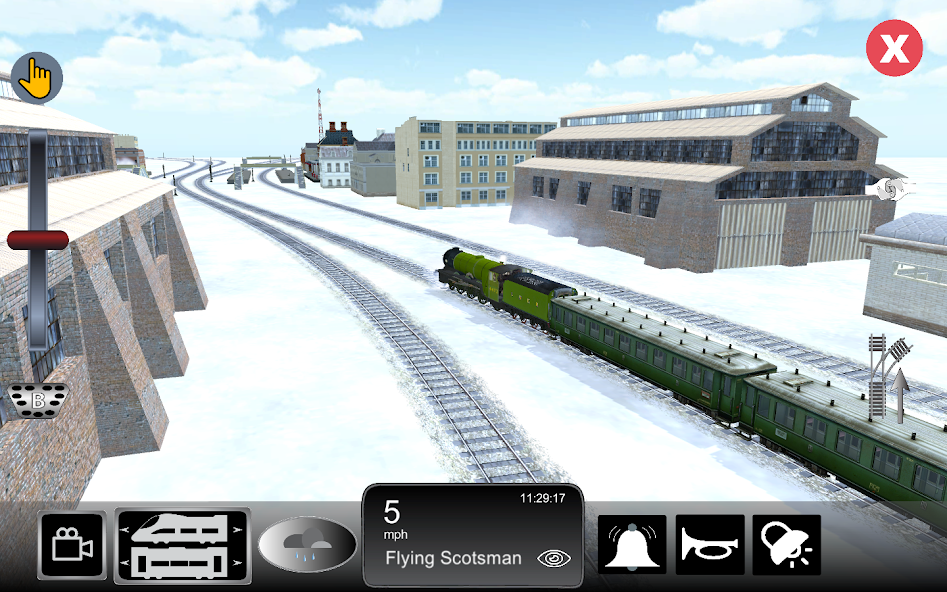947x592 pixels.
Task: Sound the train horn
Action: (x=710, y=545)
